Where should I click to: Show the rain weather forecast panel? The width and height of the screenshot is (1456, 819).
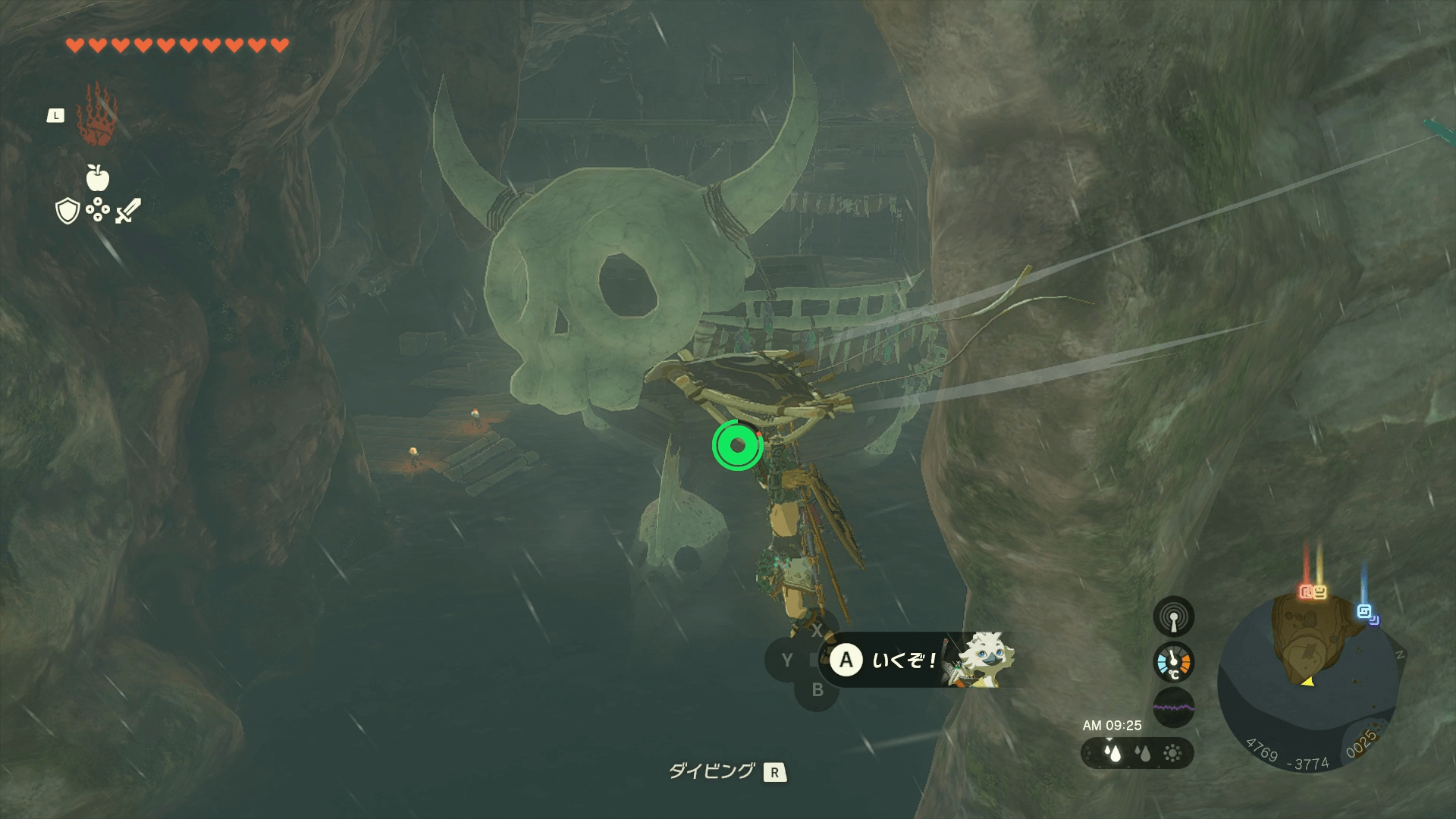click(x=1137, y=753)
